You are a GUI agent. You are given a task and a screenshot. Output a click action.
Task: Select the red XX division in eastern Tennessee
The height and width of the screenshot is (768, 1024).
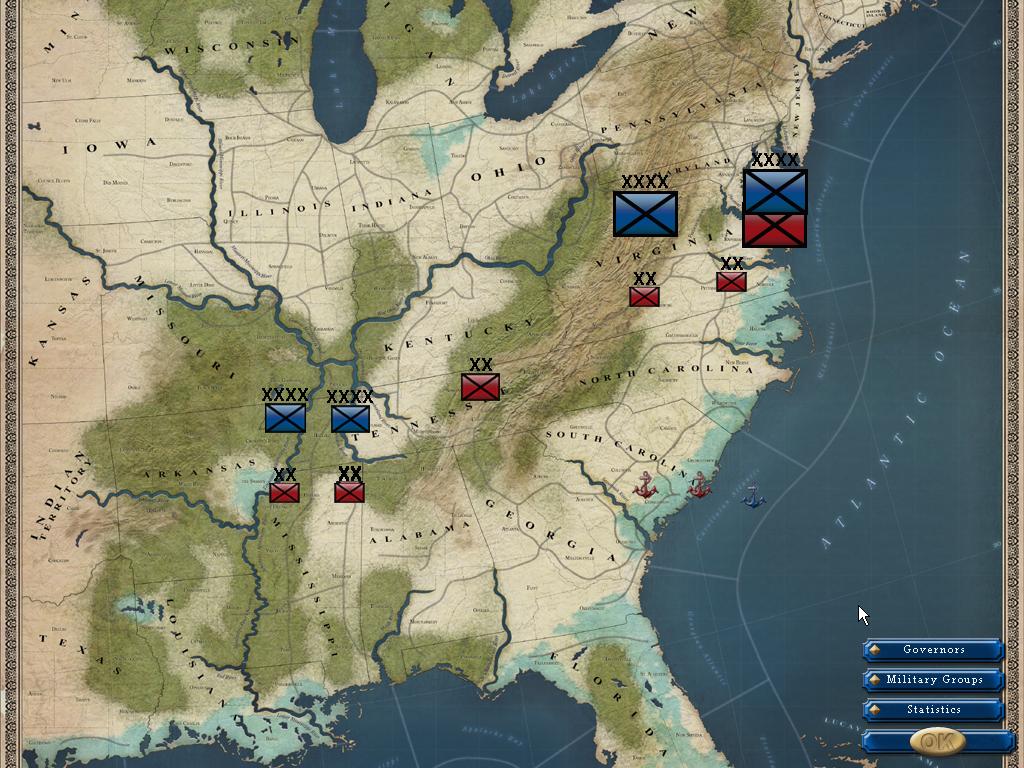point(480,387)
